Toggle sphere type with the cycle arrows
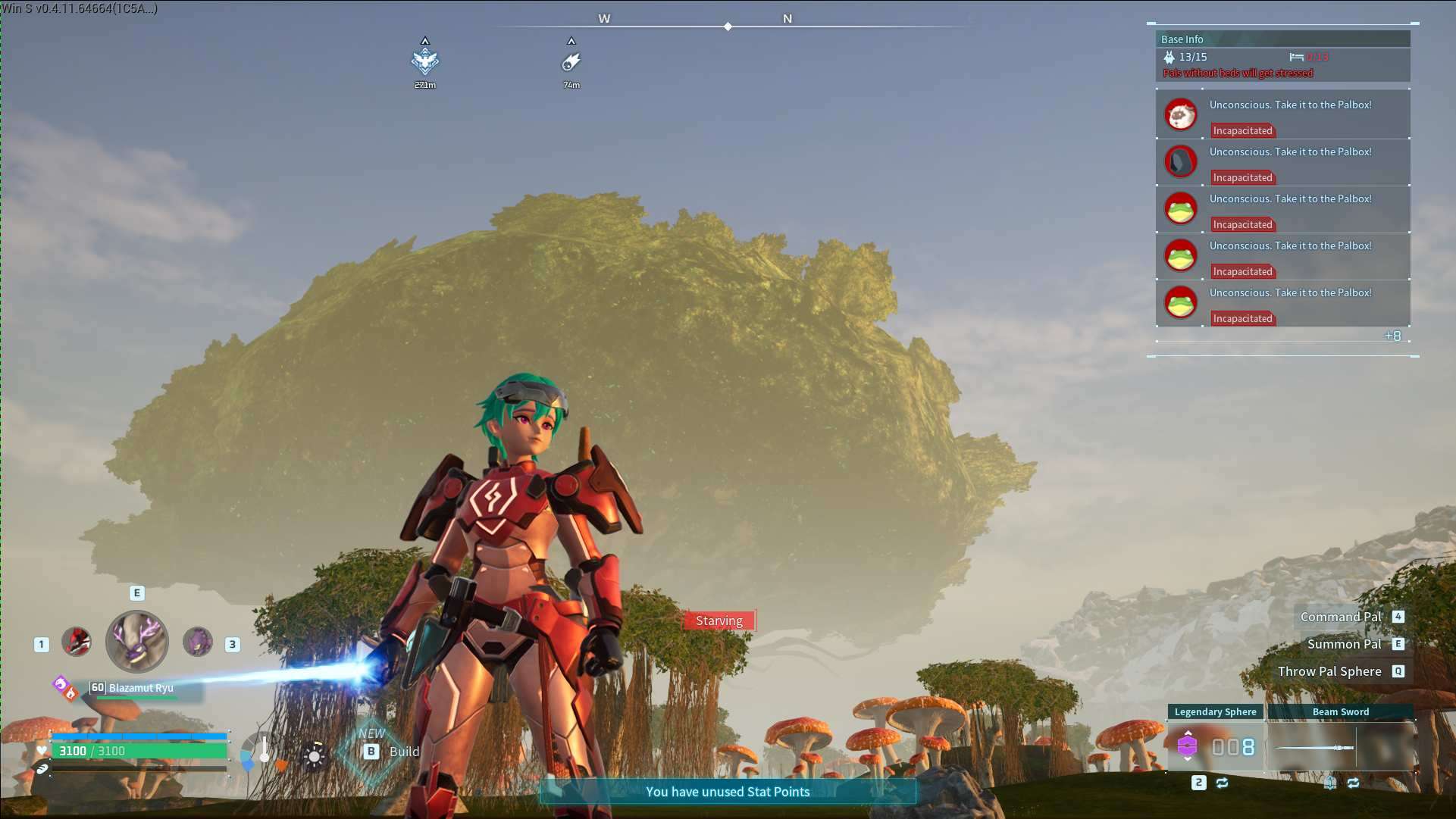Screen dimensions: 1456x819 pos(1221,782)
